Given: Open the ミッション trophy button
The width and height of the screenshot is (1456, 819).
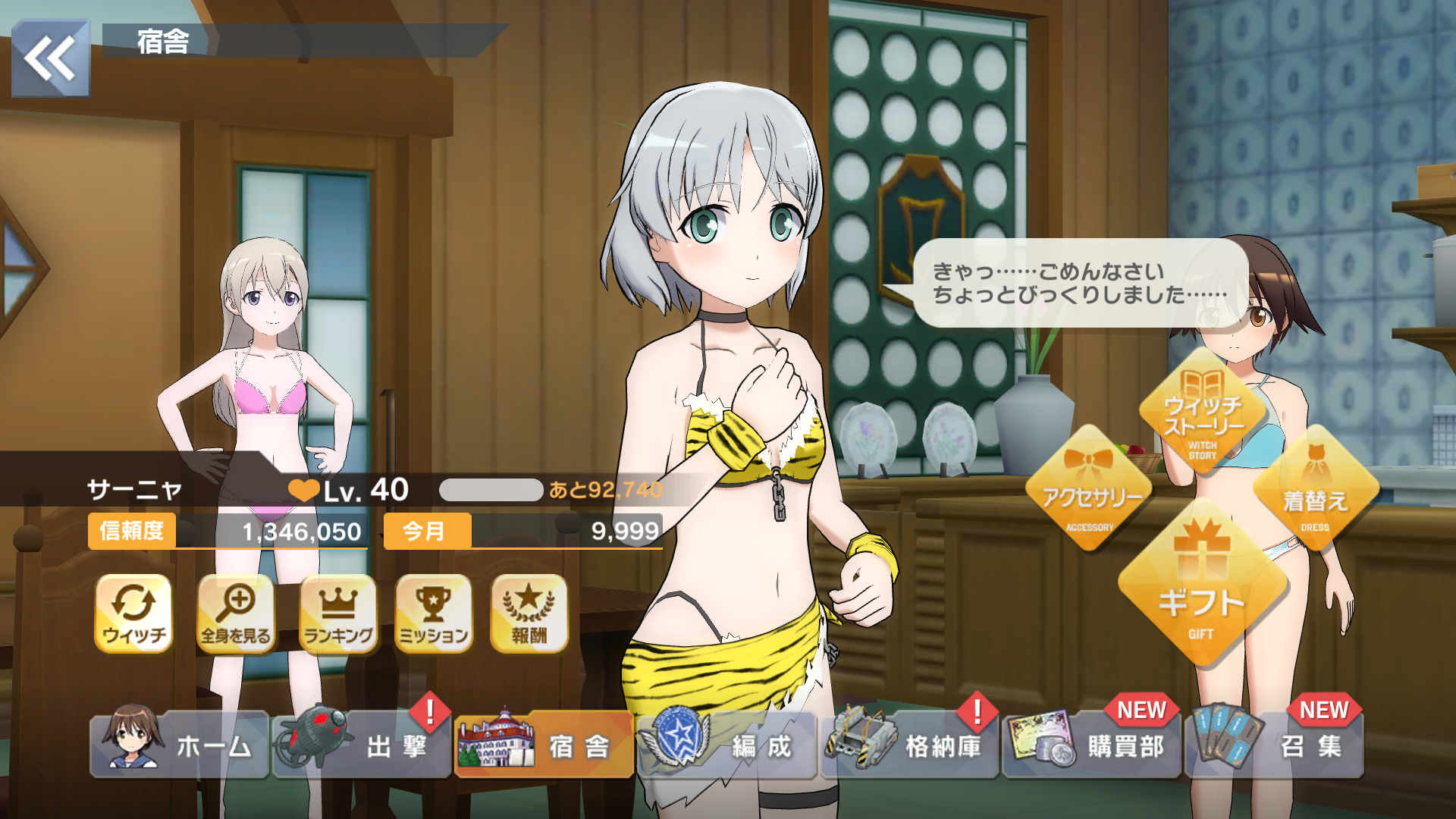Looking at the screenshot, I should [434, 613].
